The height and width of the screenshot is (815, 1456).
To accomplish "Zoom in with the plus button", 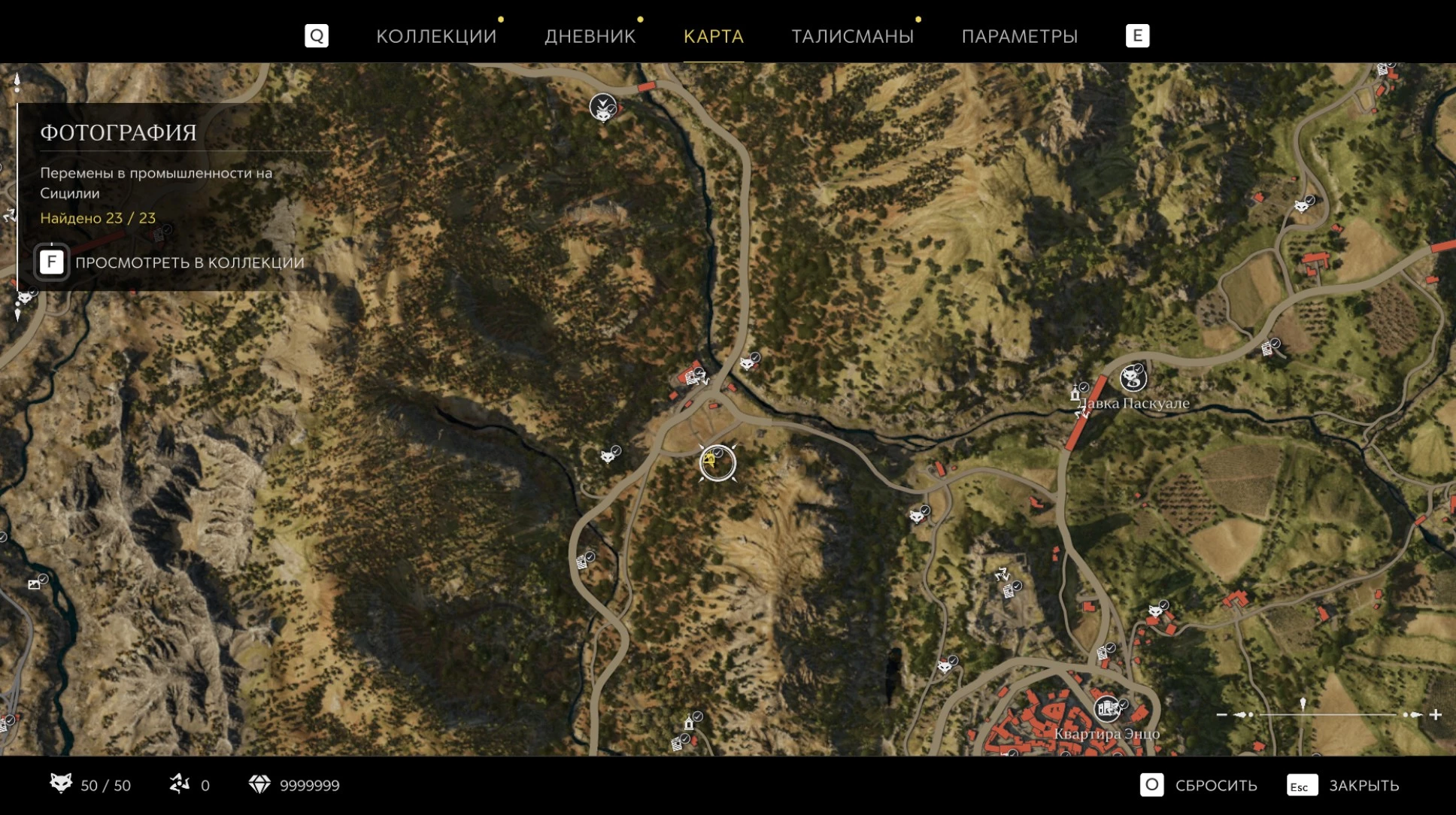I will coord(1435,714).
